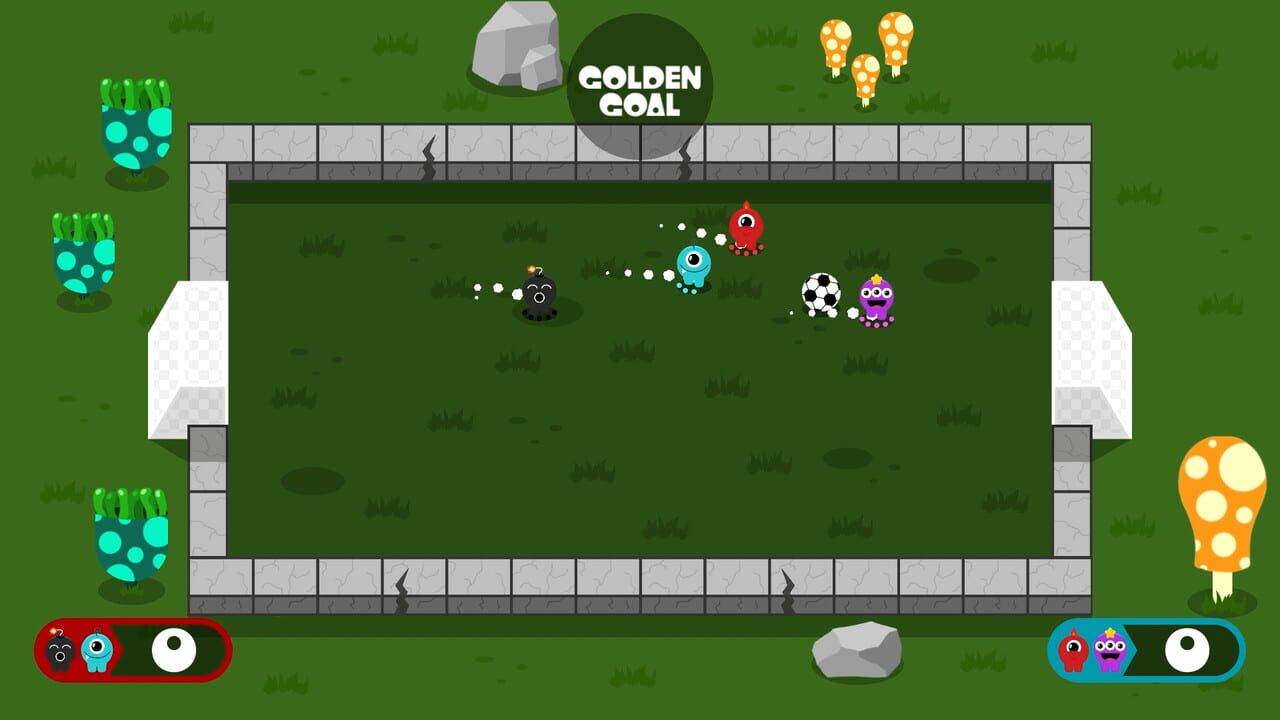Click the cluster of small orange mushrooms top right

[865, 55]
